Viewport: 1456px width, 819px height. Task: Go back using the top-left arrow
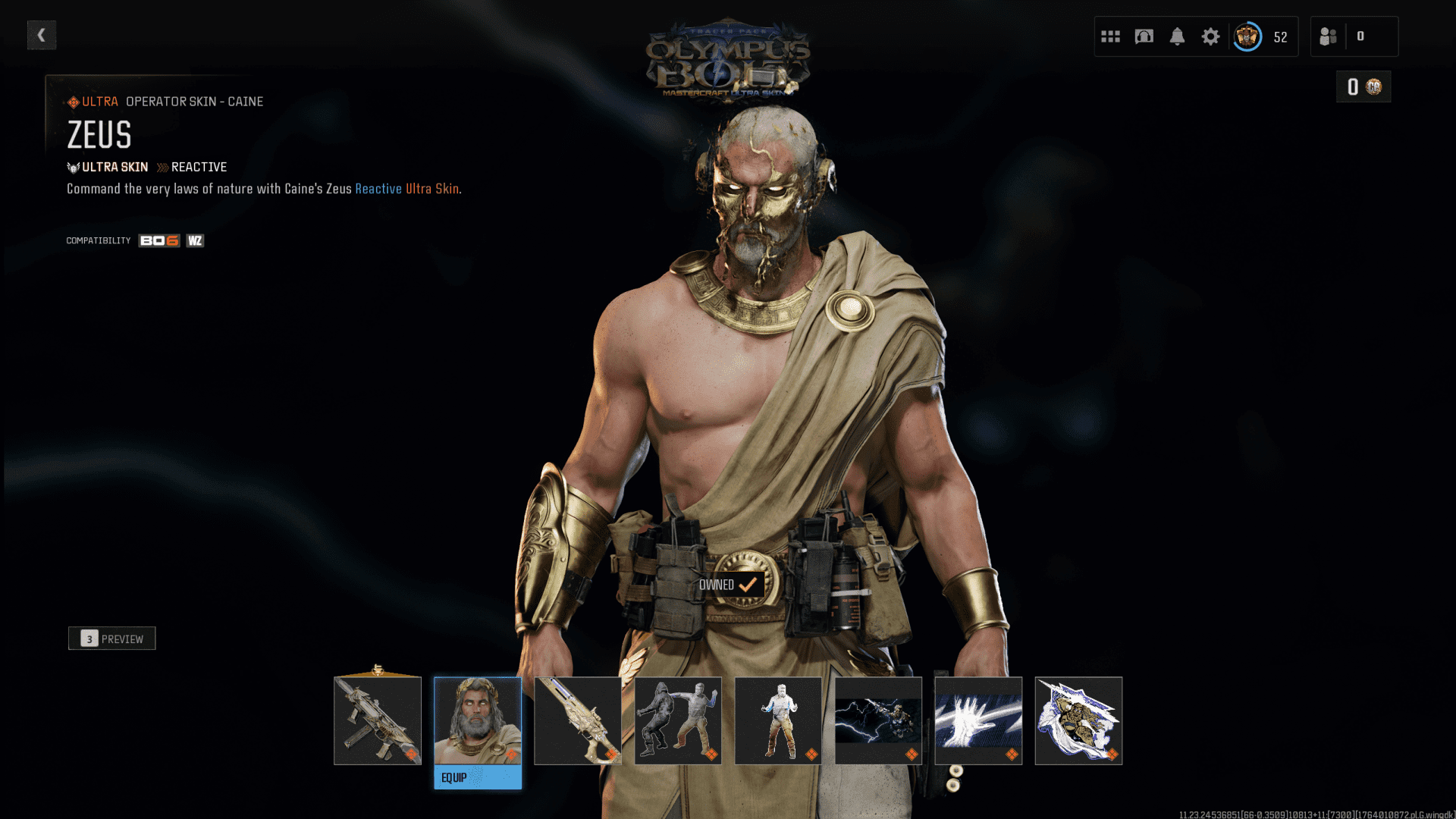pyautogui.click(x=42, y=35)
